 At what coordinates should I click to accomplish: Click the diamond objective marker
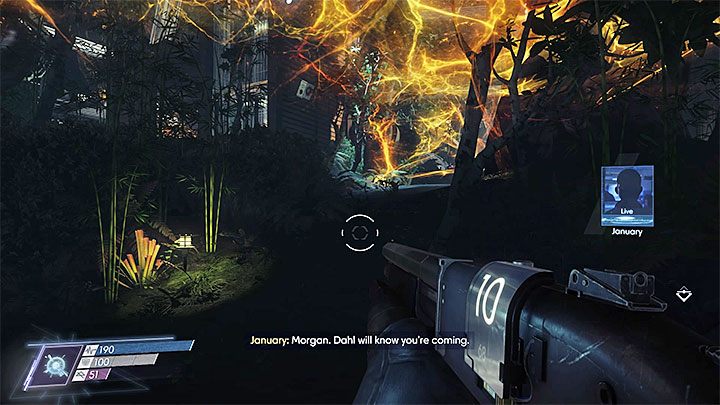coord(684,294)
